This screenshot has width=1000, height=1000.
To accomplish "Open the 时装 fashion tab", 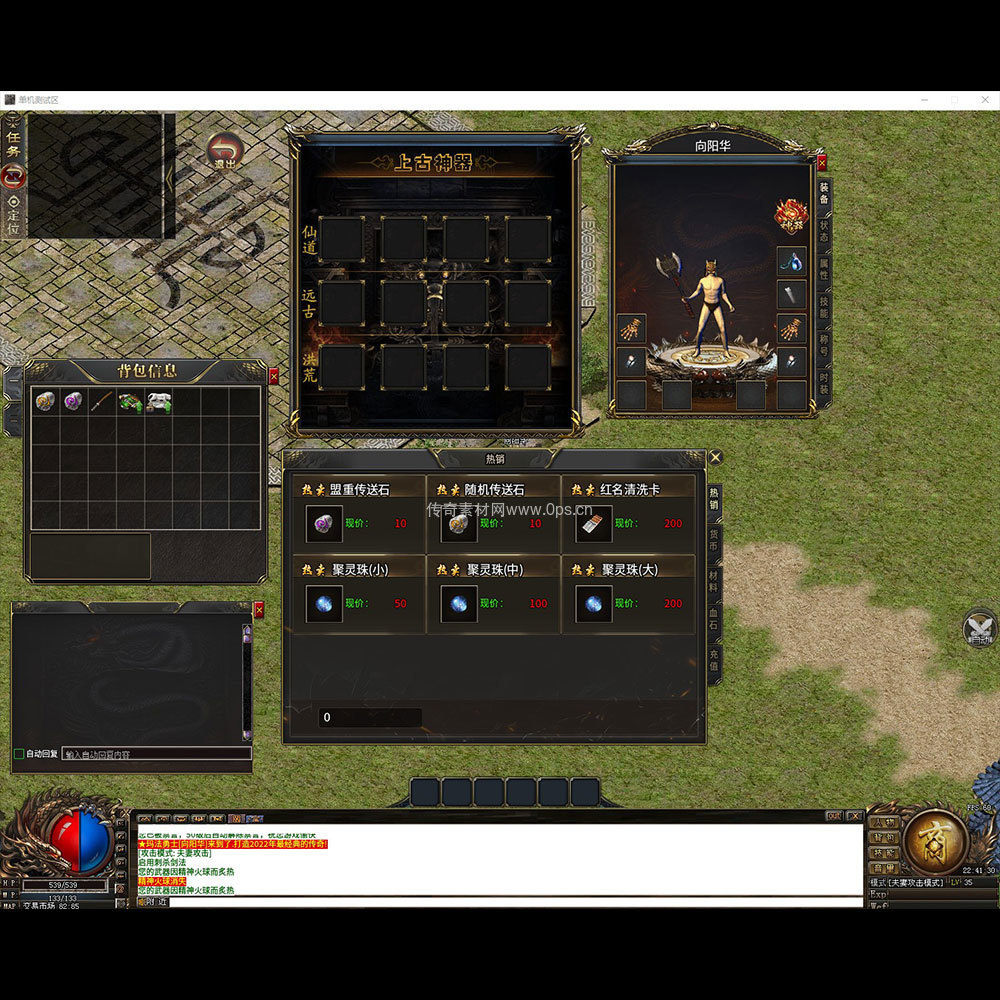I will (823, 383).
